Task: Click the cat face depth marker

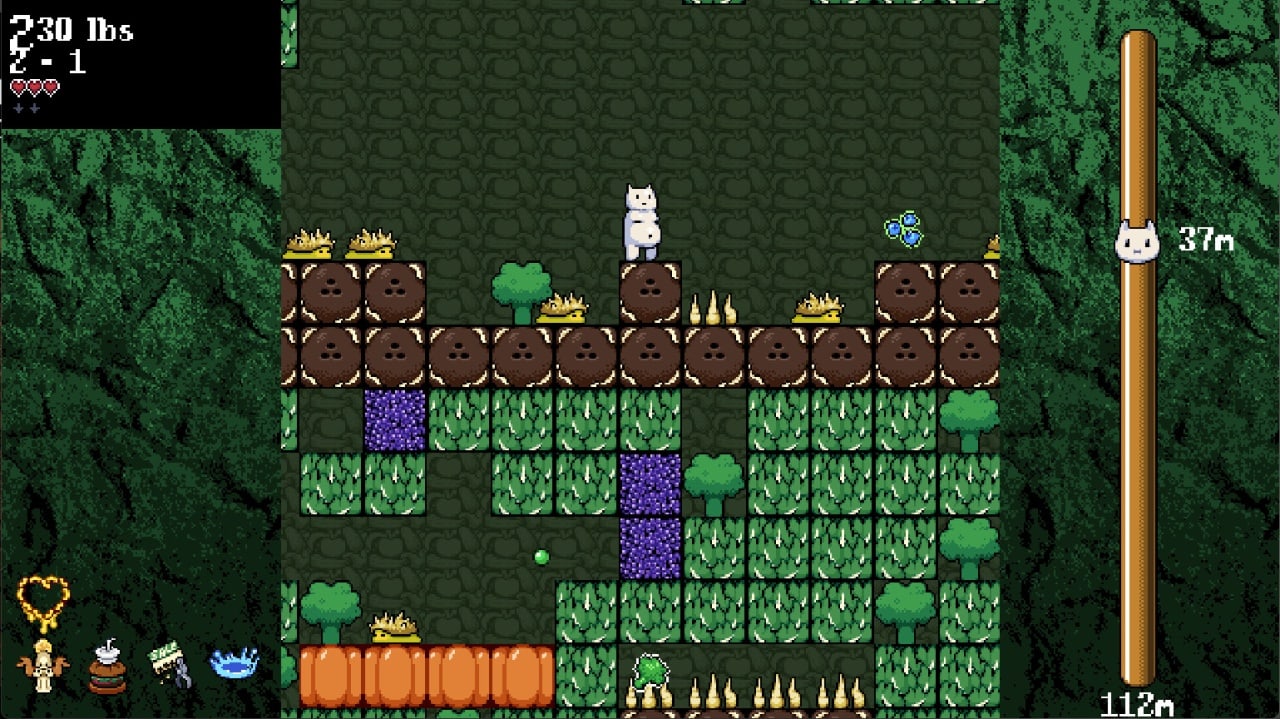Action: point(1136,242)
